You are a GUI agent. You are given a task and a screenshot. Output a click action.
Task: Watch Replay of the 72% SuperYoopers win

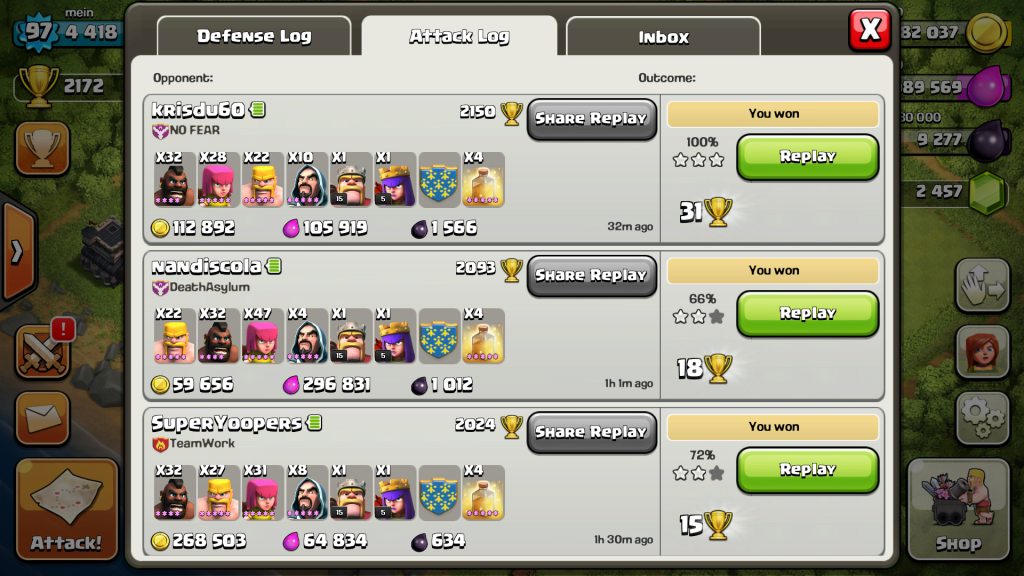[x=807, y=470]
